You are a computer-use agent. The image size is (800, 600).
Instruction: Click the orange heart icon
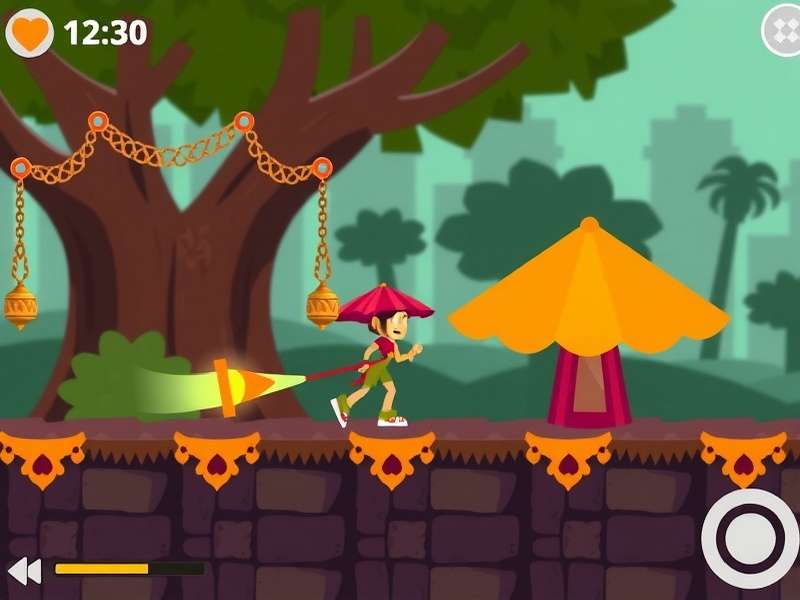30,33
